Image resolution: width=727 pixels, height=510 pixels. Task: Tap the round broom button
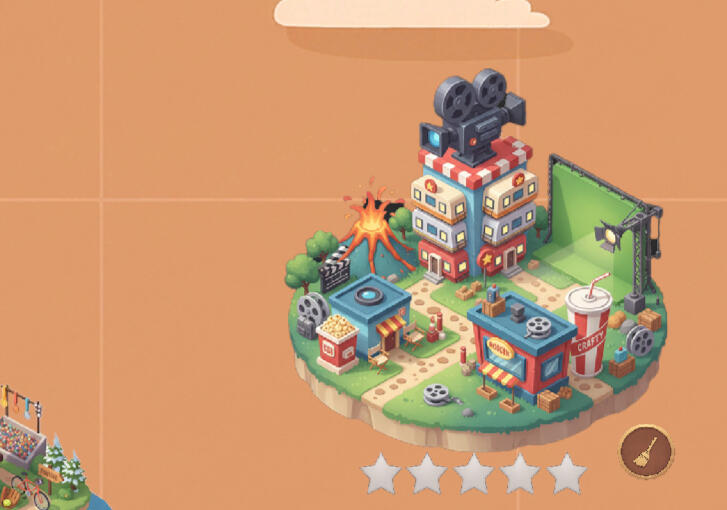(x=646, y=451)
